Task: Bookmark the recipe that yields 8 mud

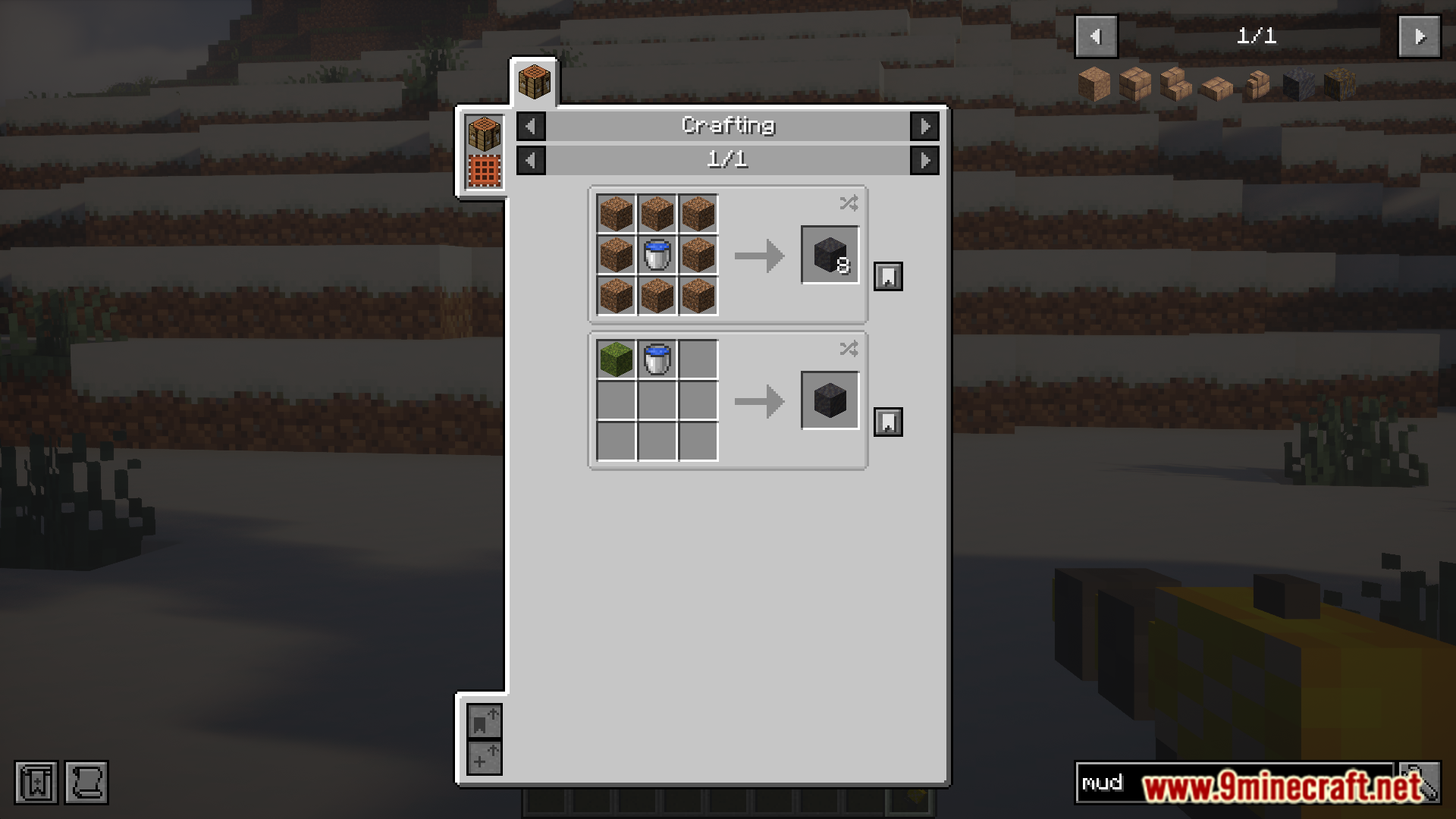Action: [x=888, y=277]
